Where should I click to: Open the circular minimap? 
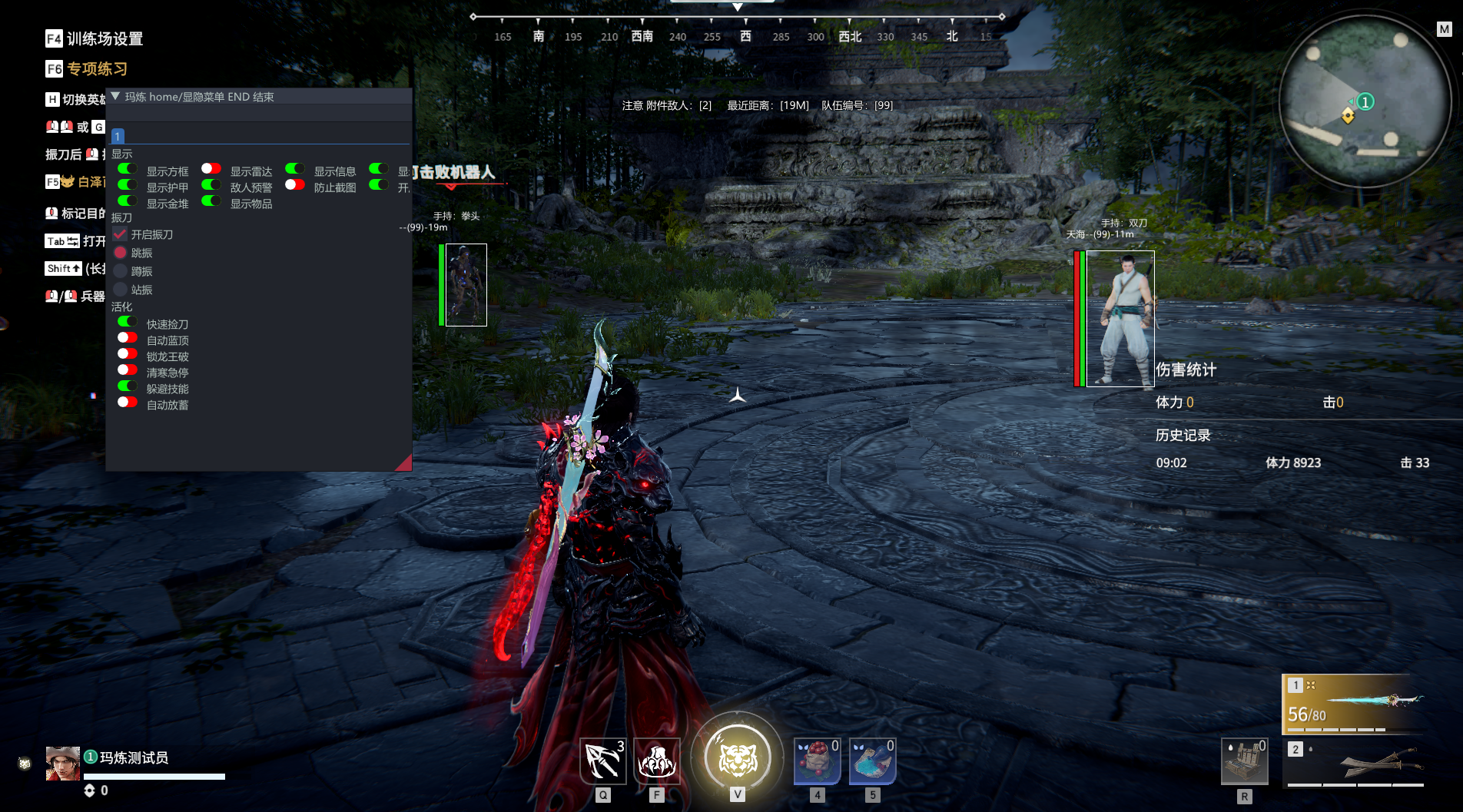(1365, 102)
